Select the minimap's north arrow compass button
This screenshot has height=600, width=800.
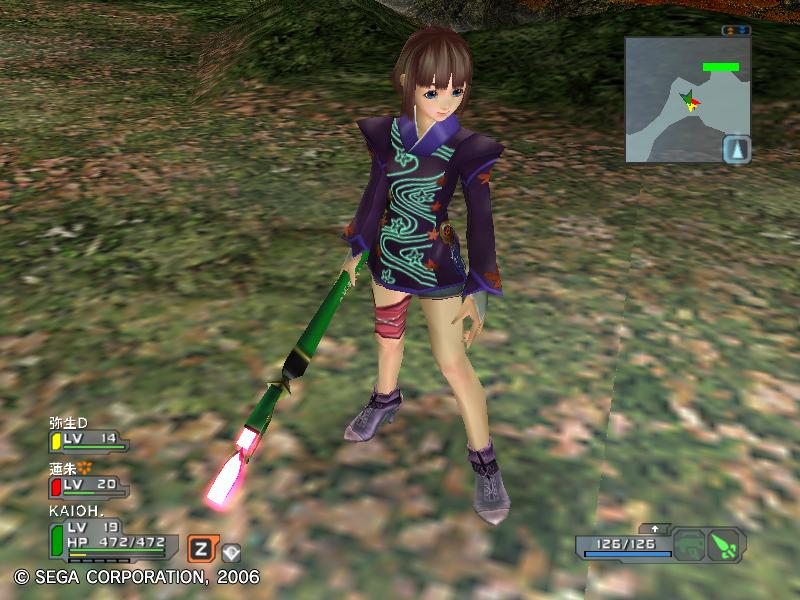(736, 149)
